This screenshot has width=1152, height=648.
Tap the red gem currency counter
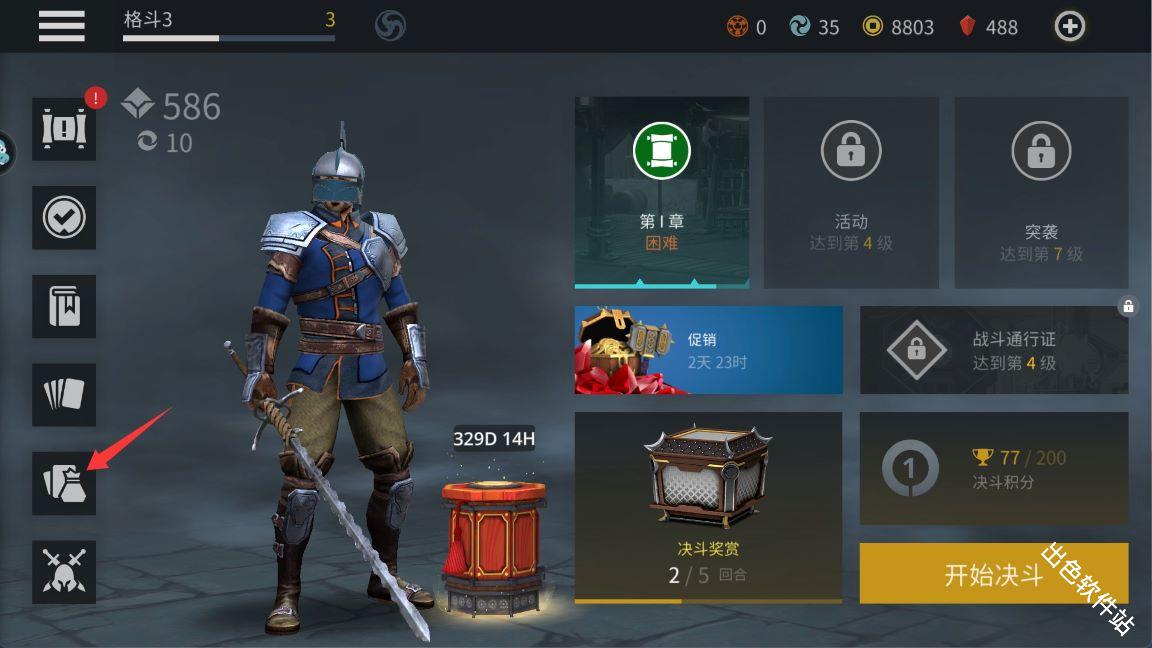(988, 27)
